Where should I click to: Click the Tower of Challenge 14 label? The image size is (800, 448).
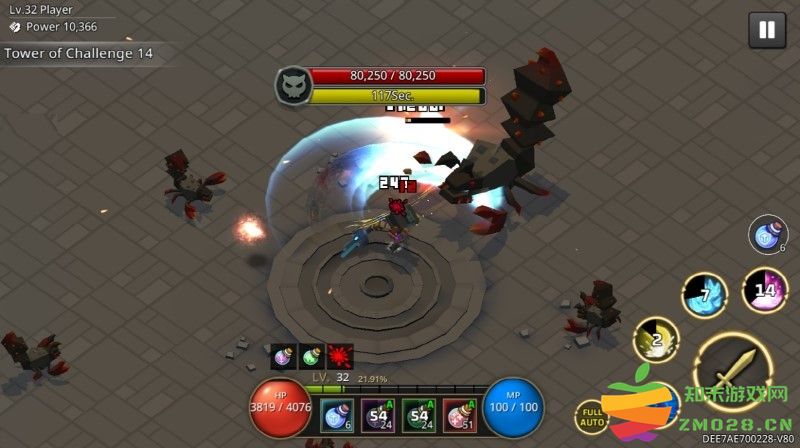point(79,54)
